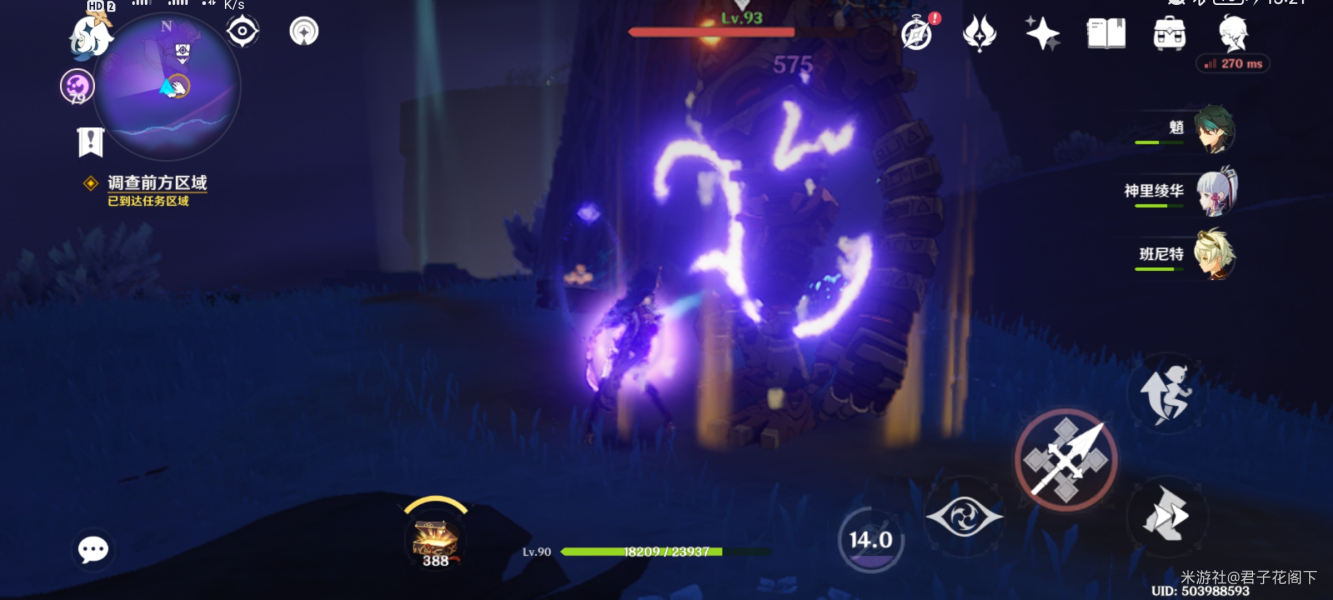This screenshot has width=1333, height=600.
Task: Tap the round beacon icon near minimap
Action: coord(304,31)
